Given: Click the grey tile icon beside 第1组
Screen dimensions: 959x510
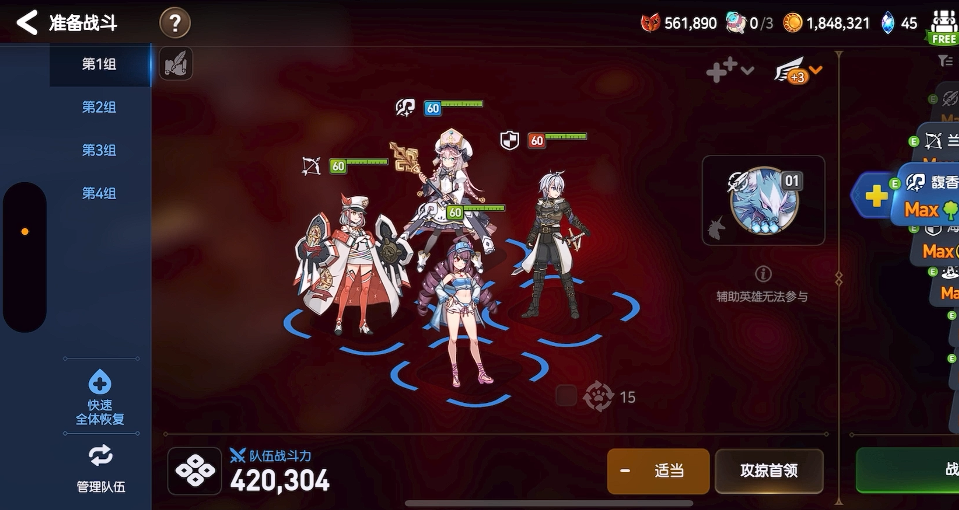Looking at the screenshot, I should (x=175, y=64).
